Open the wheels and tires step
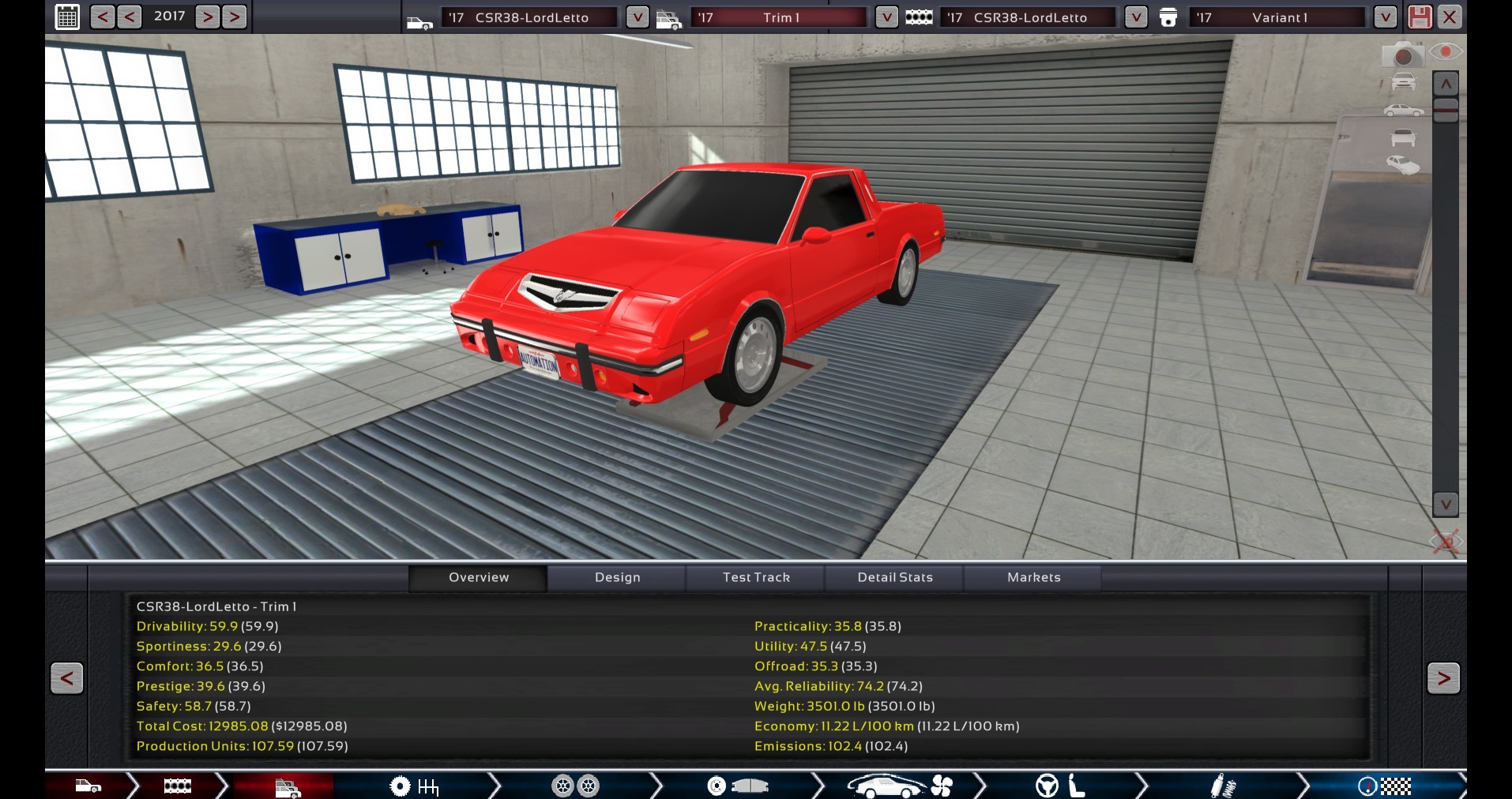 [x=575, y=786]
